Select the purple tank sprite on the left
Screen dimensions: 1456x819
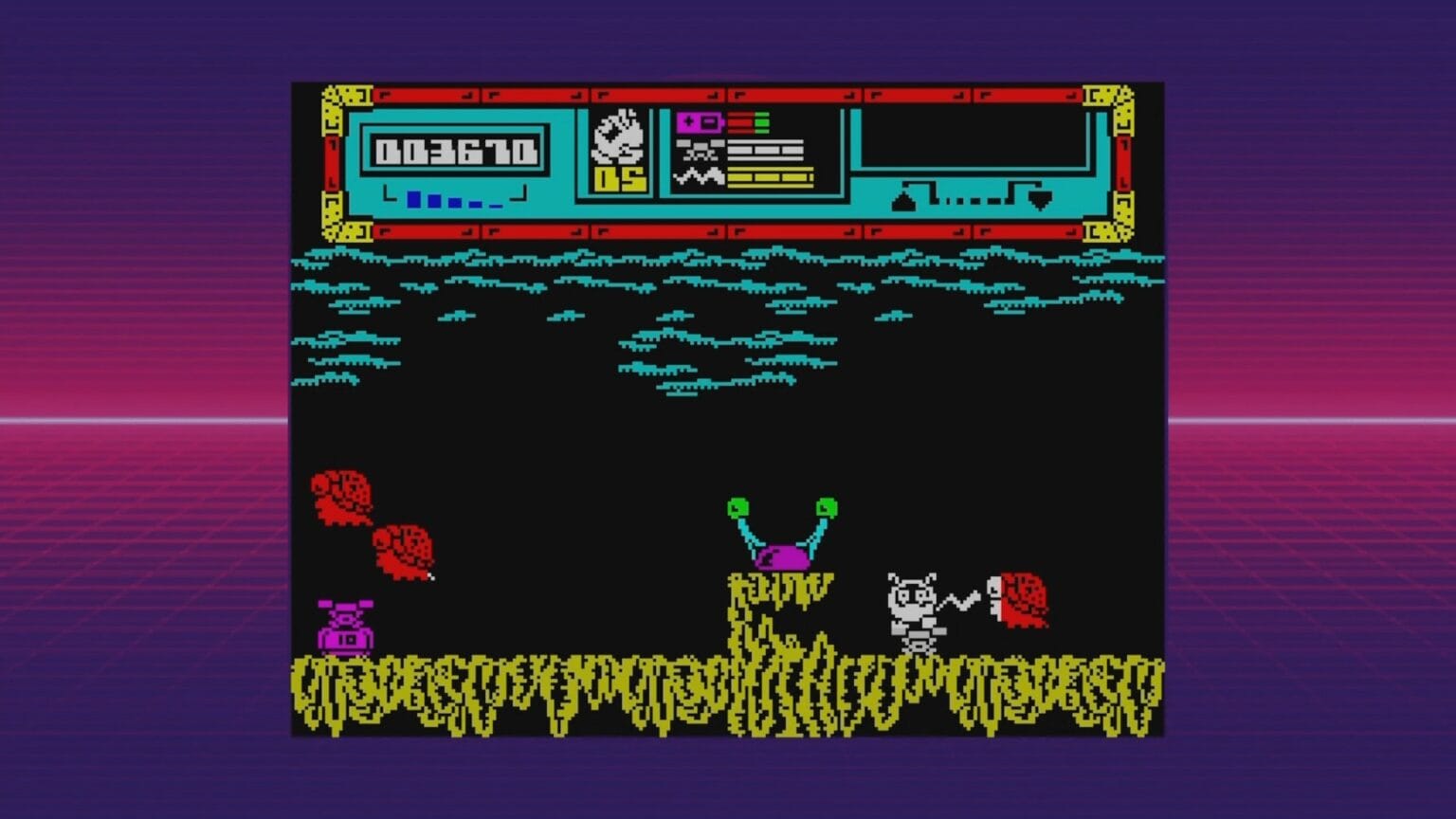pyautogui.click(x=344, y=627)
